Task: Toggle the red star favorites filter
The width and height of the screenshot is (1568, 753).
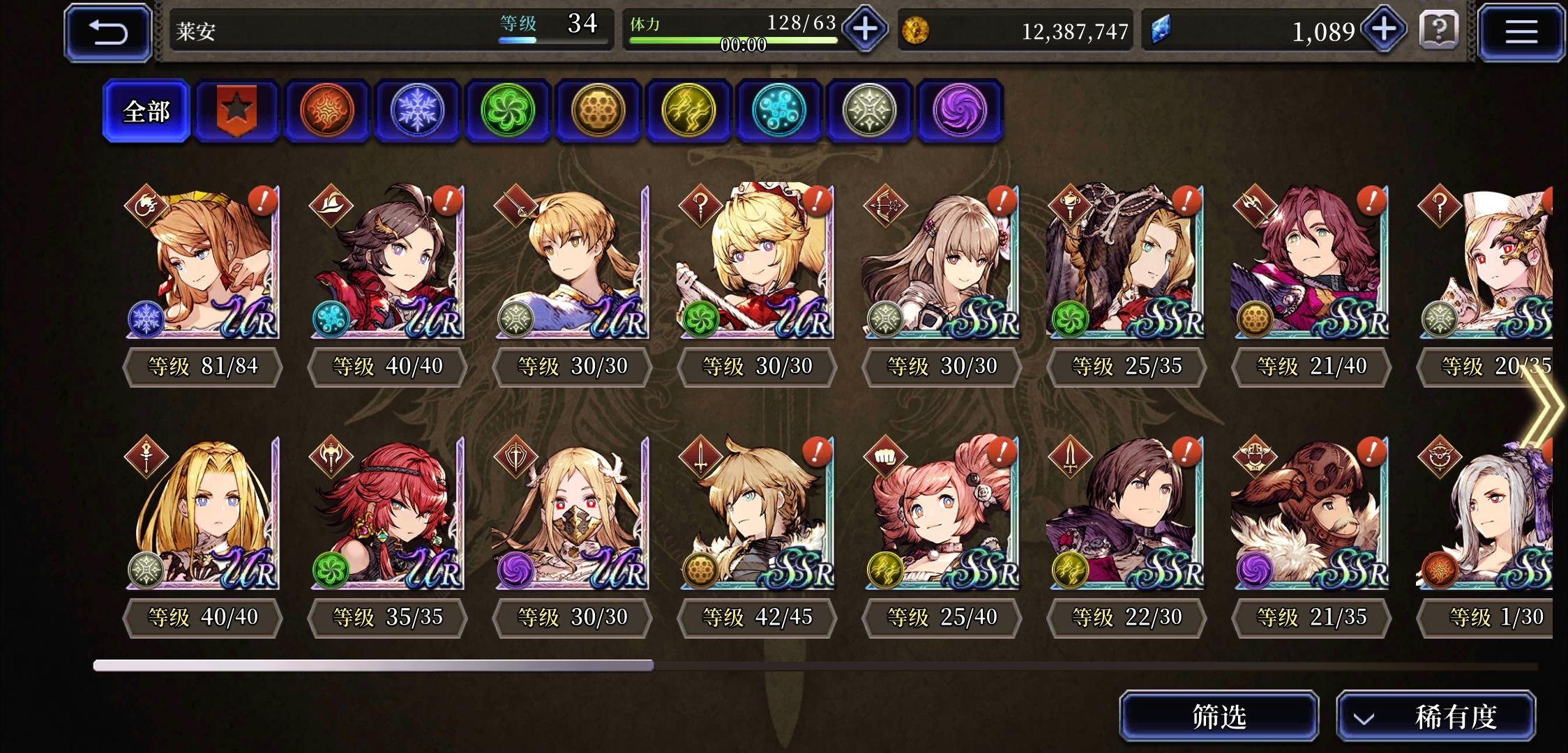Action: pyautogui.click(x=236, y=111)
